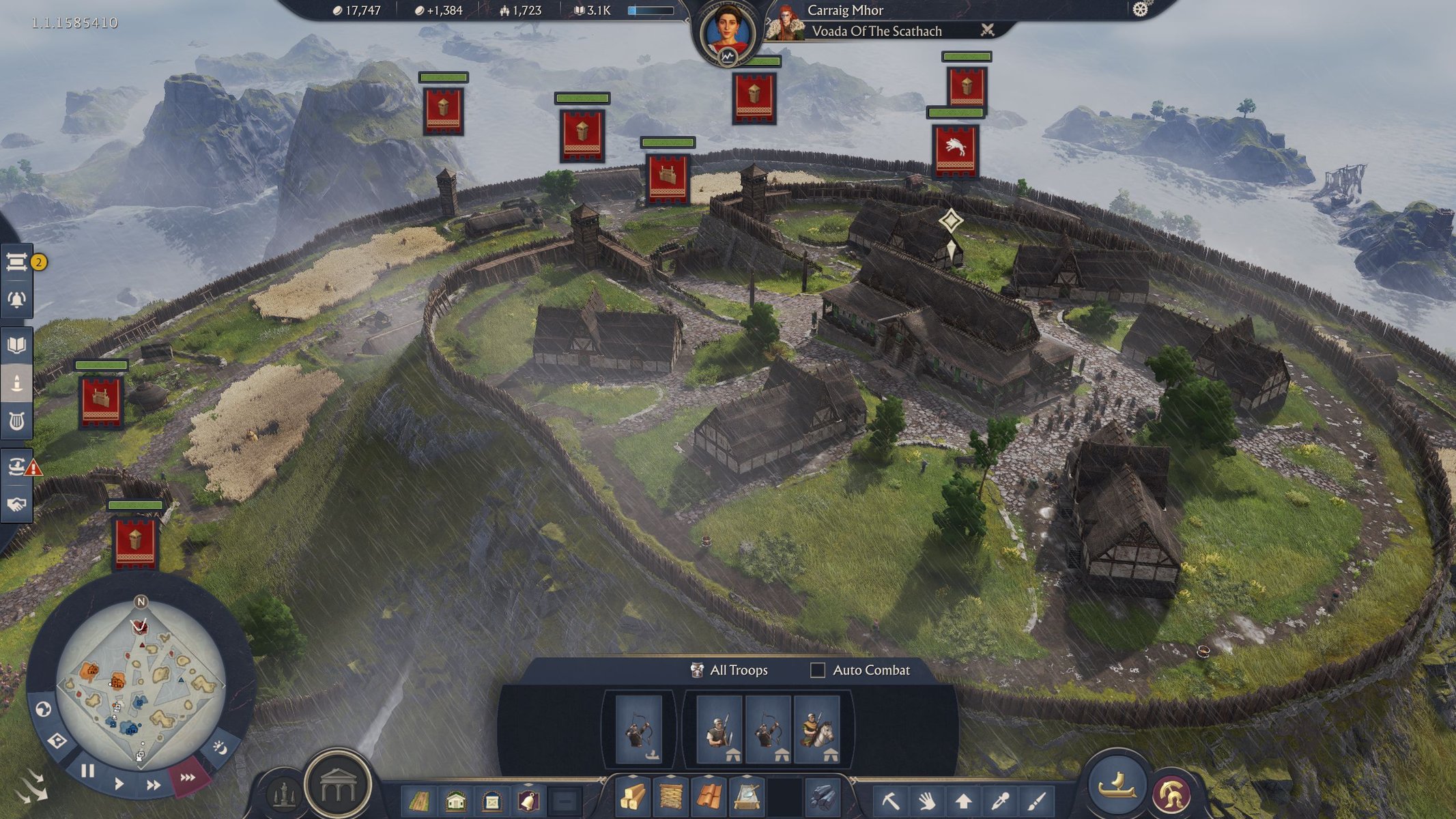Image resolution: width=1456 pixels, height=819 pixels.
Task: Activate the pickaxe demolish tool
Action: pos(890,799)
